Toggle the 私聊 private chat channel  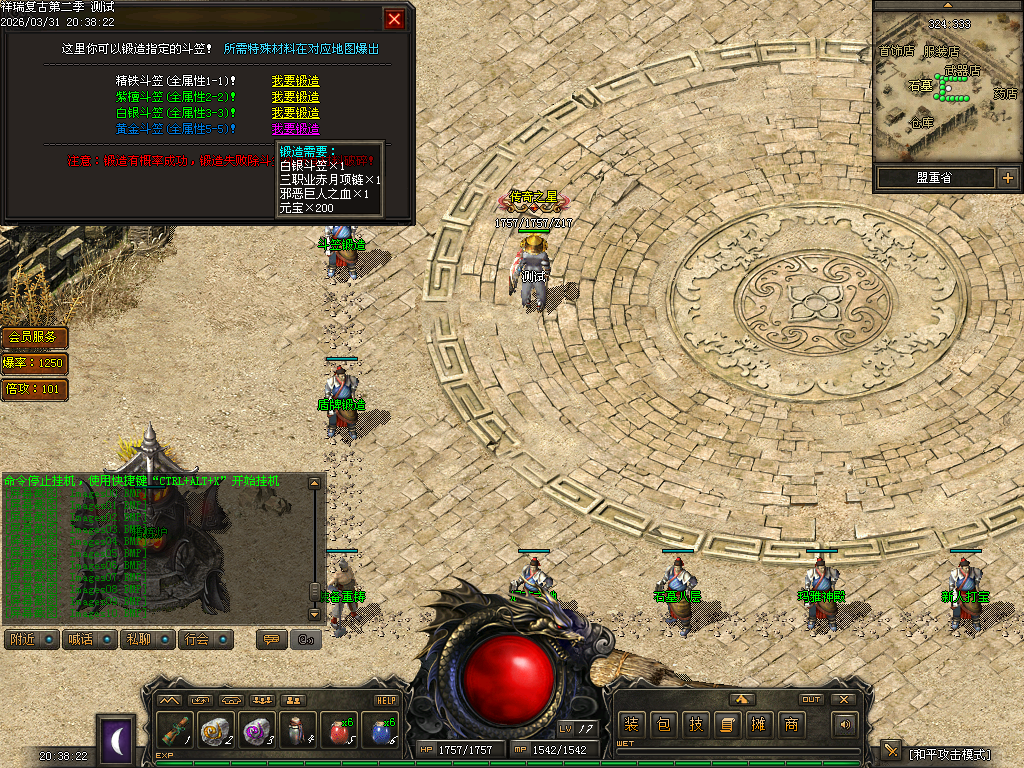[x=147, y=639]
